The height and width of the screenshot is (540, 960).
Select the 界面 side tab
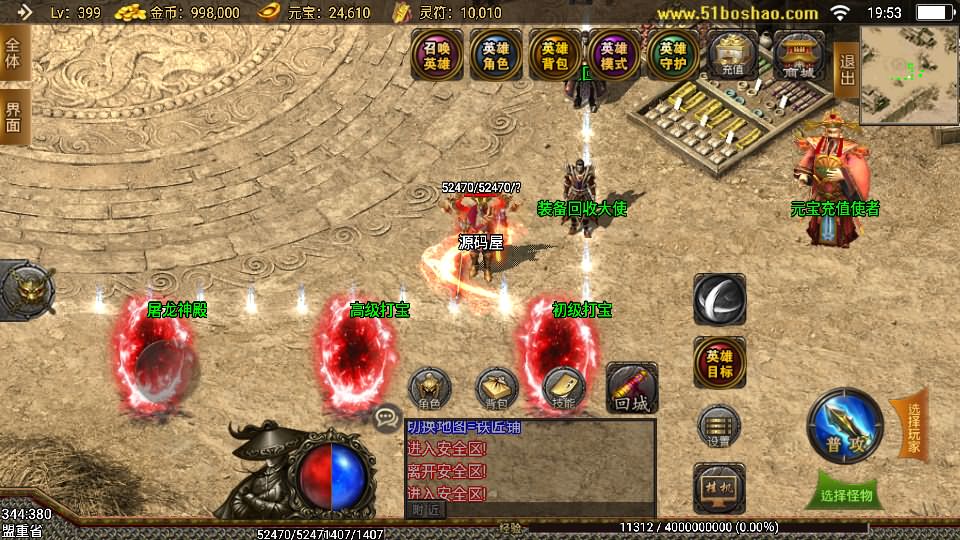13,116
